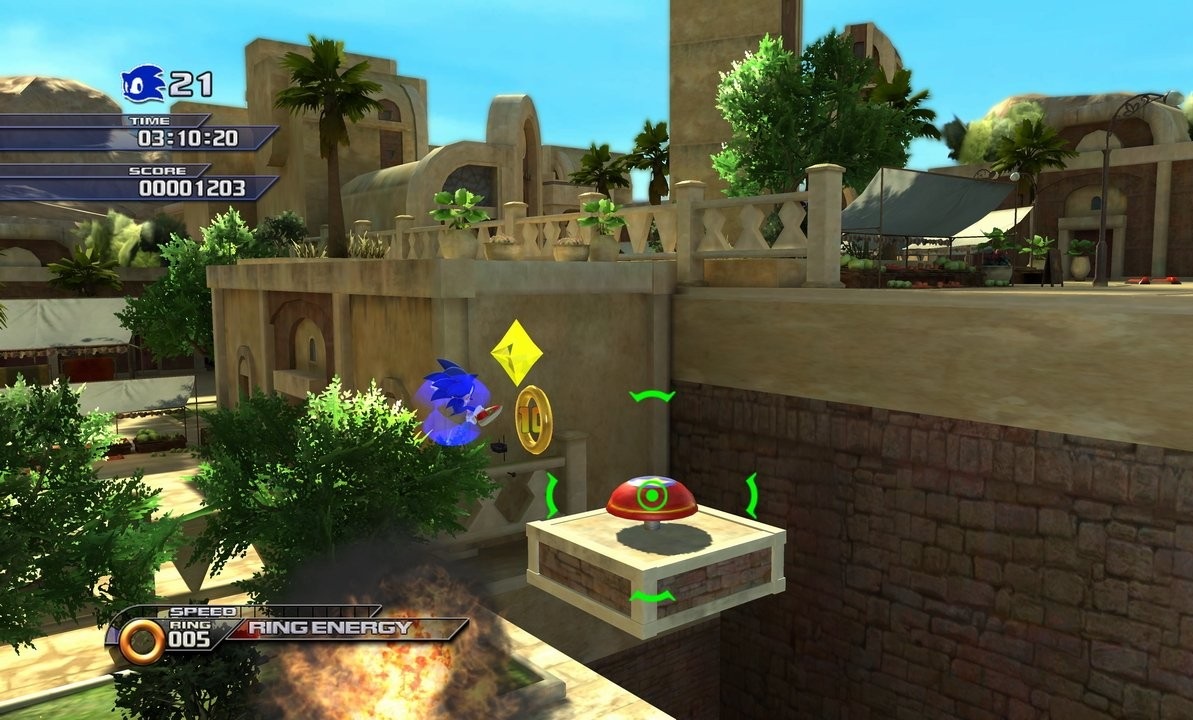Select the green lock-on reticle target
This screenshot has height=720, width=1193.
(652, 495)
